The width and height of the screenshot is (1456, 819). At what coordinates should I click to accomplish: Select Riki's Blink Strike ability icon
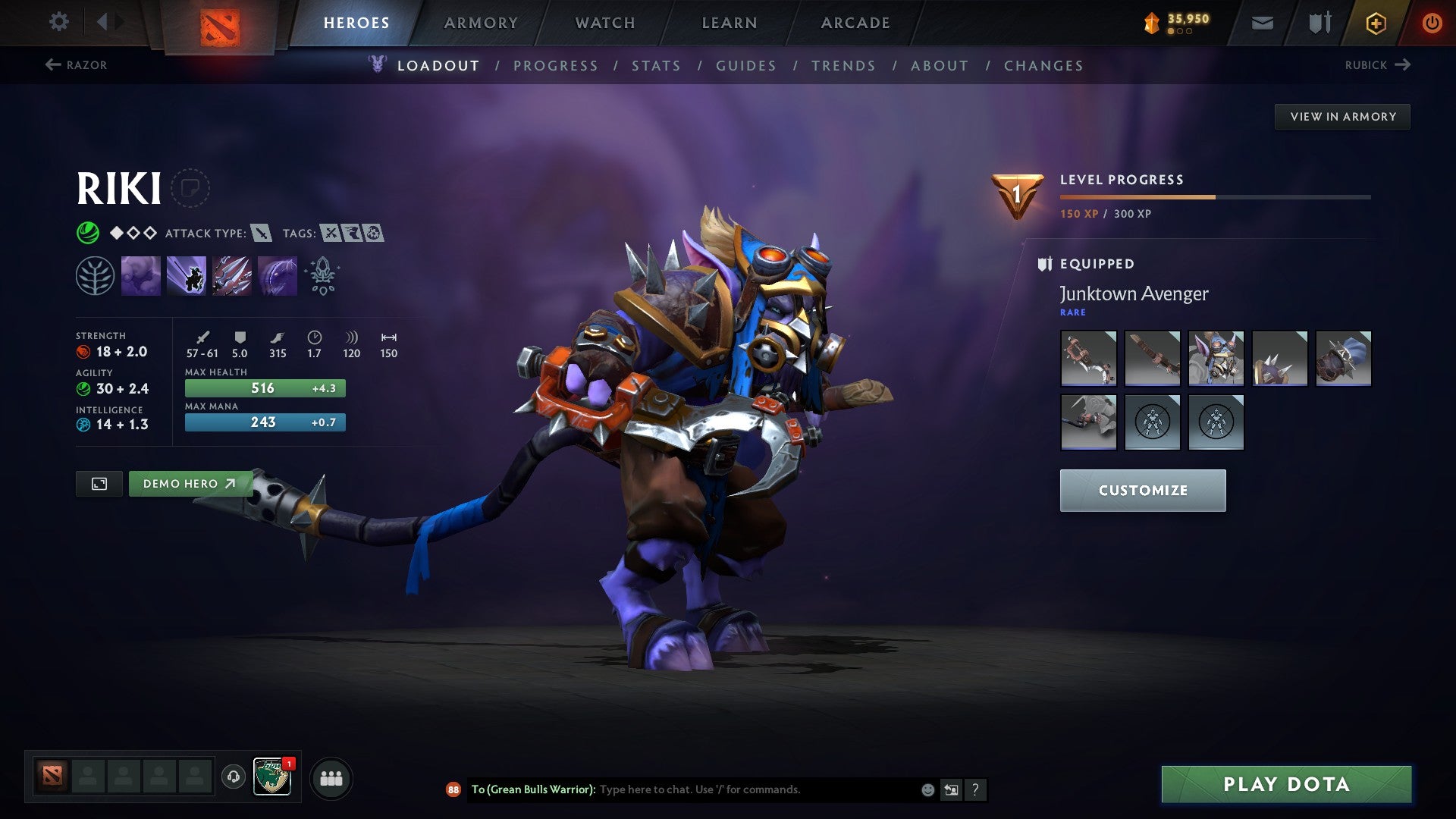[186, 275]
